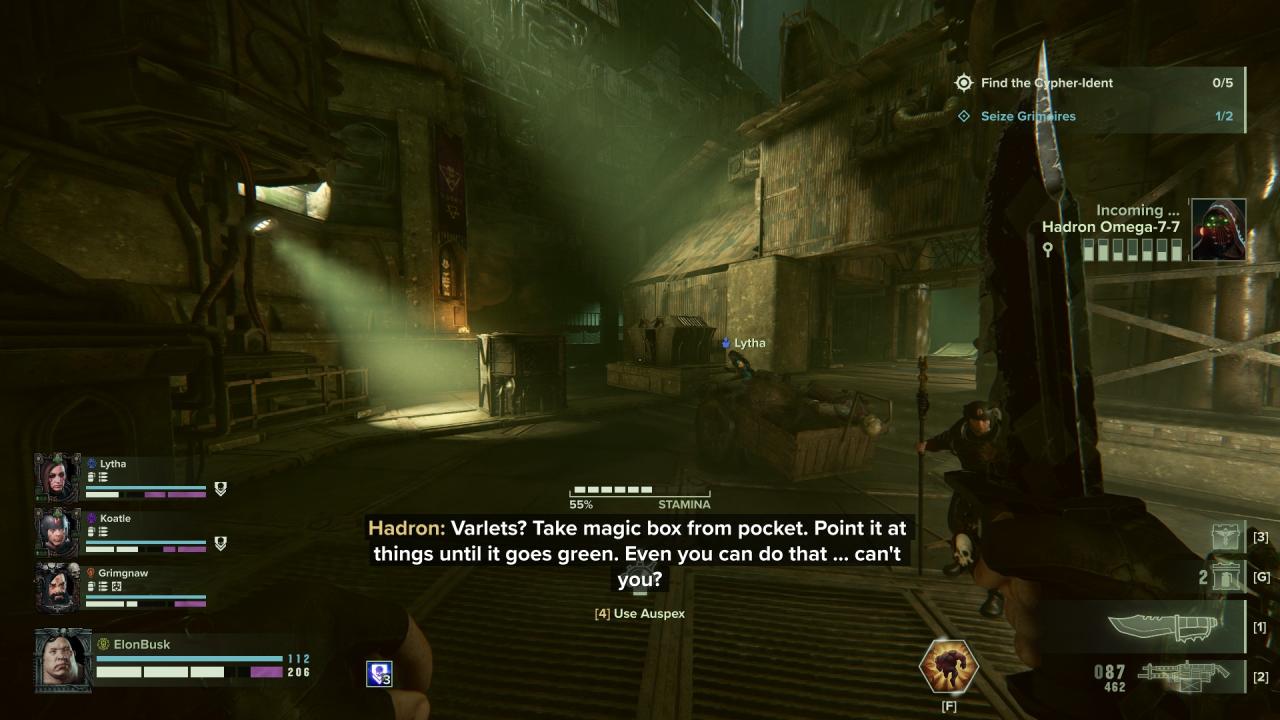Select Lytha's team portrait
The width and height of the screenshot is (1280, 720).
coord(57,478)
